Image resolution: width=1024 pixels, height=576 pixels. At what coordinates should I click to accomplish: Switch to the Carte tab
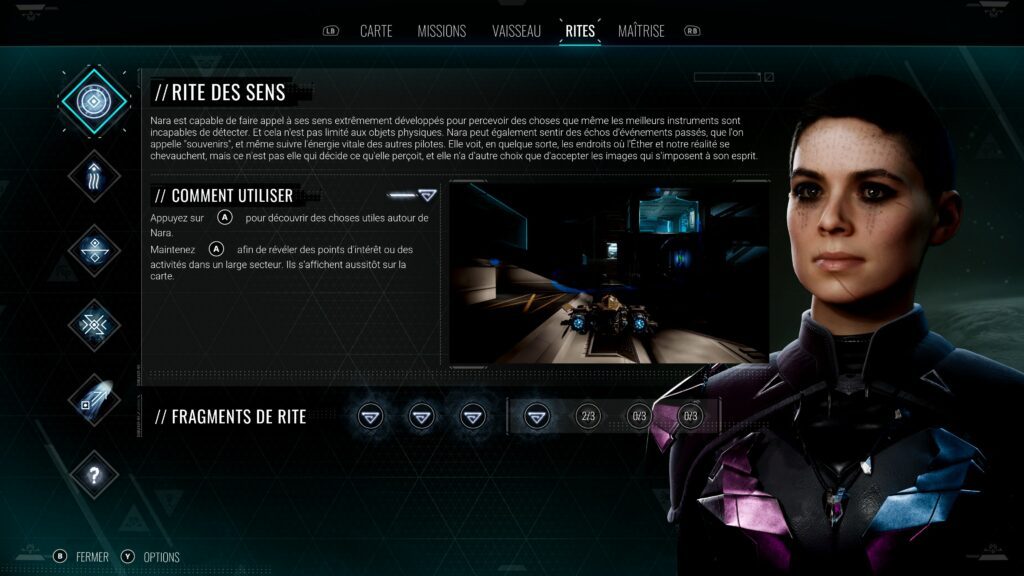(376, 31)
